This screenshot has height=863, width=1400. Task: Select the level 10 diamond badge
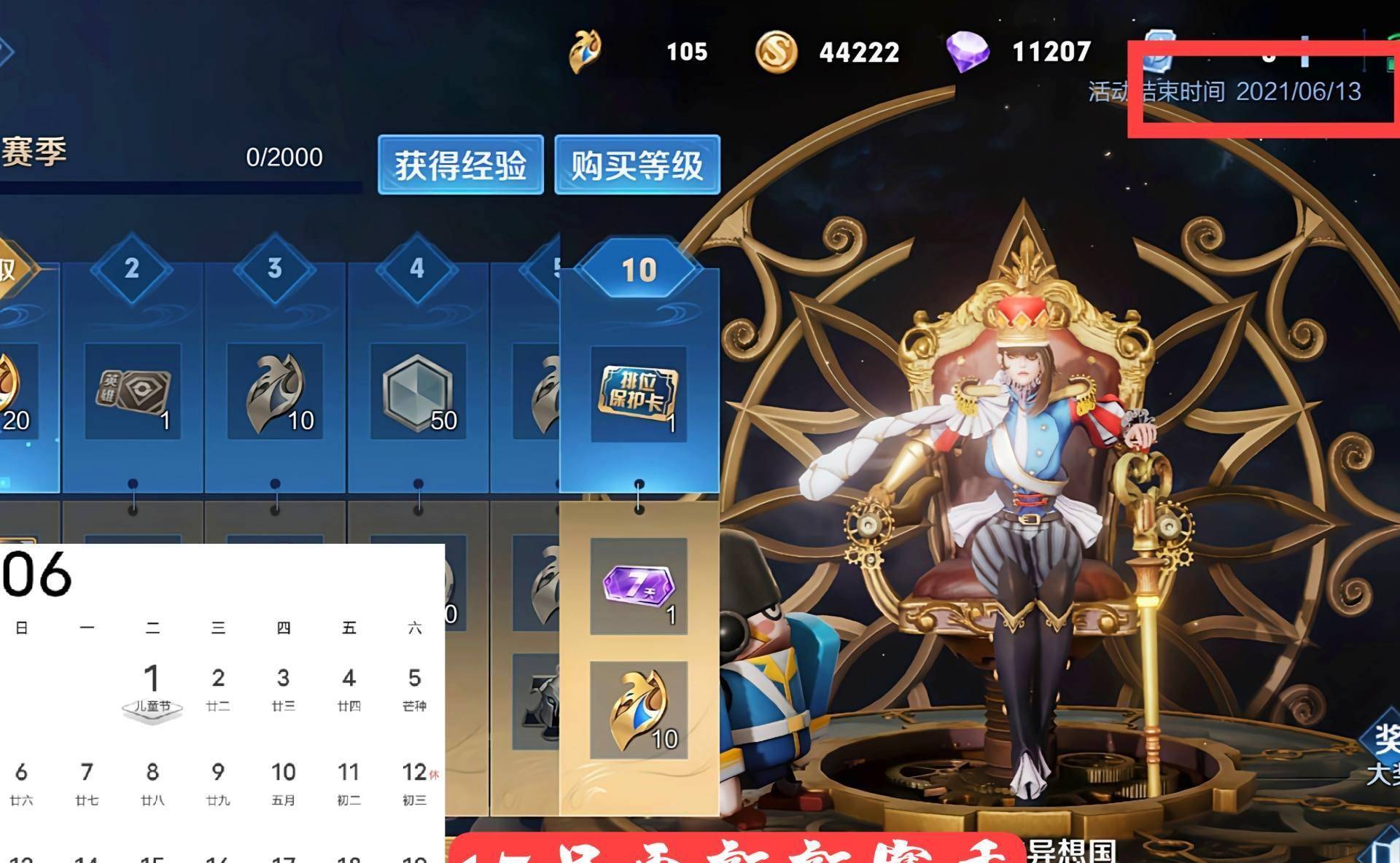pos(639,269)
